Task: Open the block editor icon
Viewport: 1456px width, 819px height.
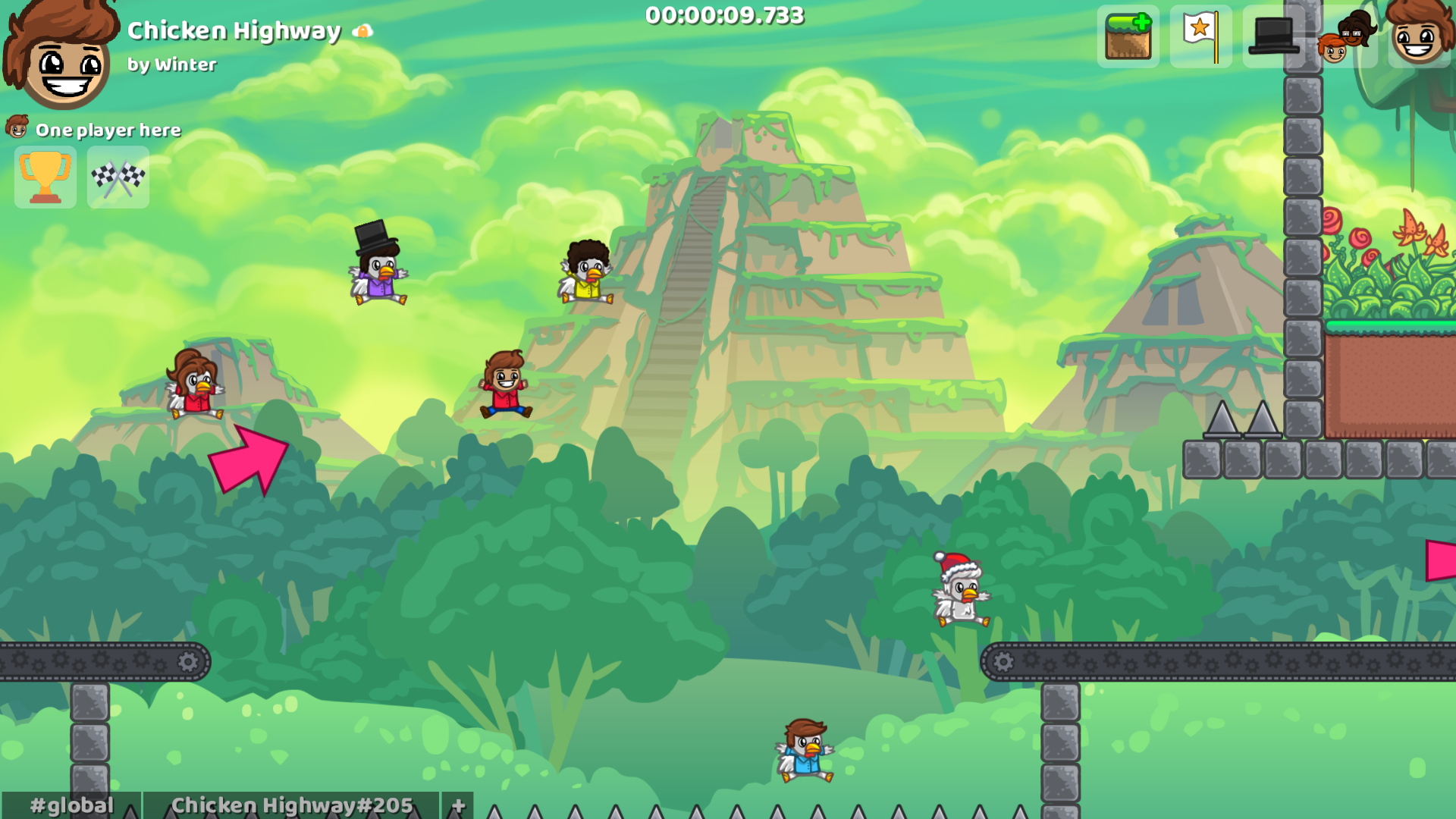Action: pos(1128,34)
